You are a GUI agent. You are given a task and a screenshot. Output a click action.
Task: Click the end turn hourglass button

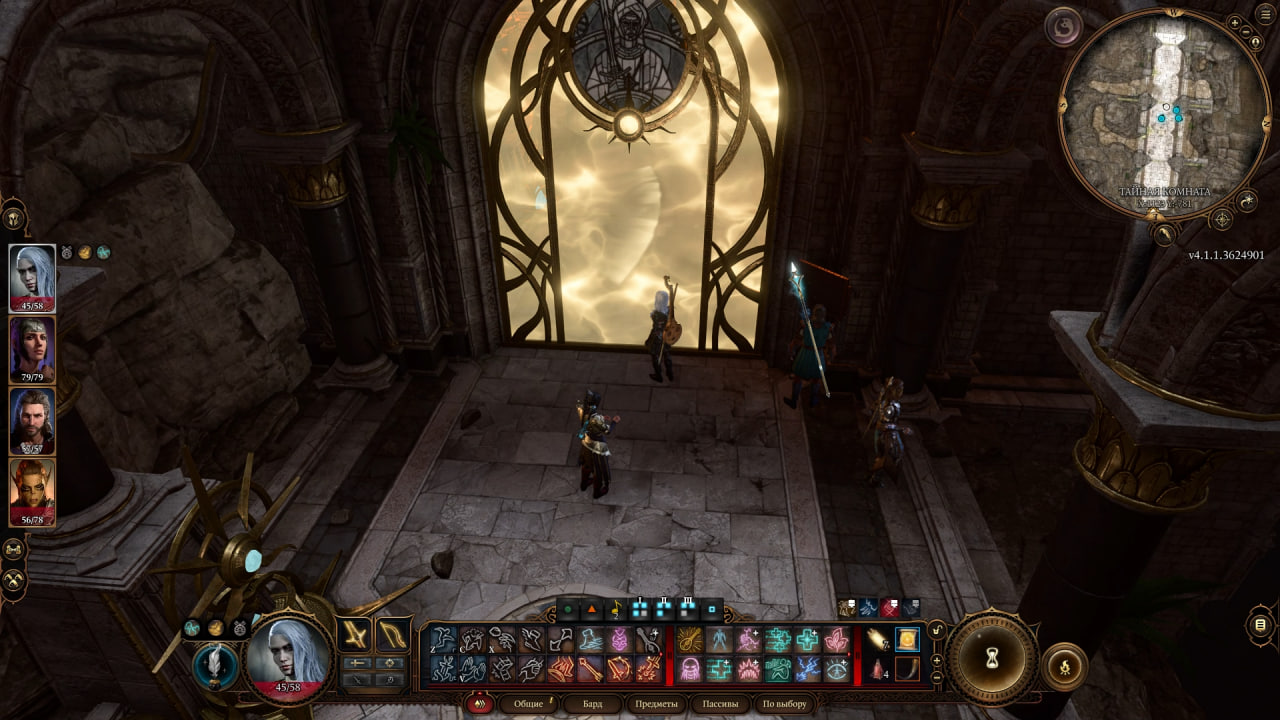click(992, 658)
